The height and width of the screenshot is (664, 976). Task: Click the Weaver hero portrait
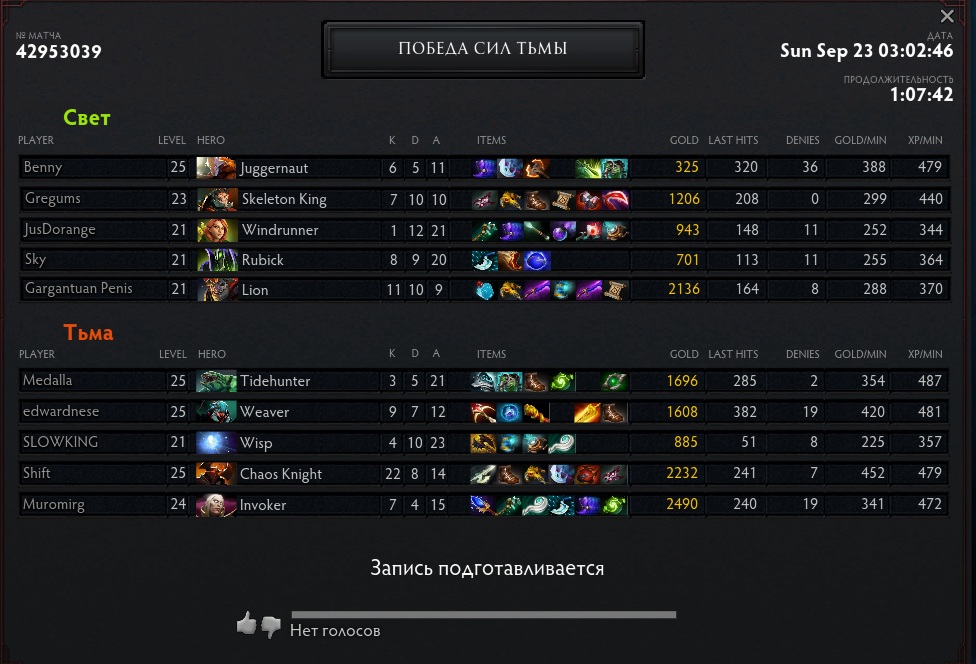coord(215,412)
